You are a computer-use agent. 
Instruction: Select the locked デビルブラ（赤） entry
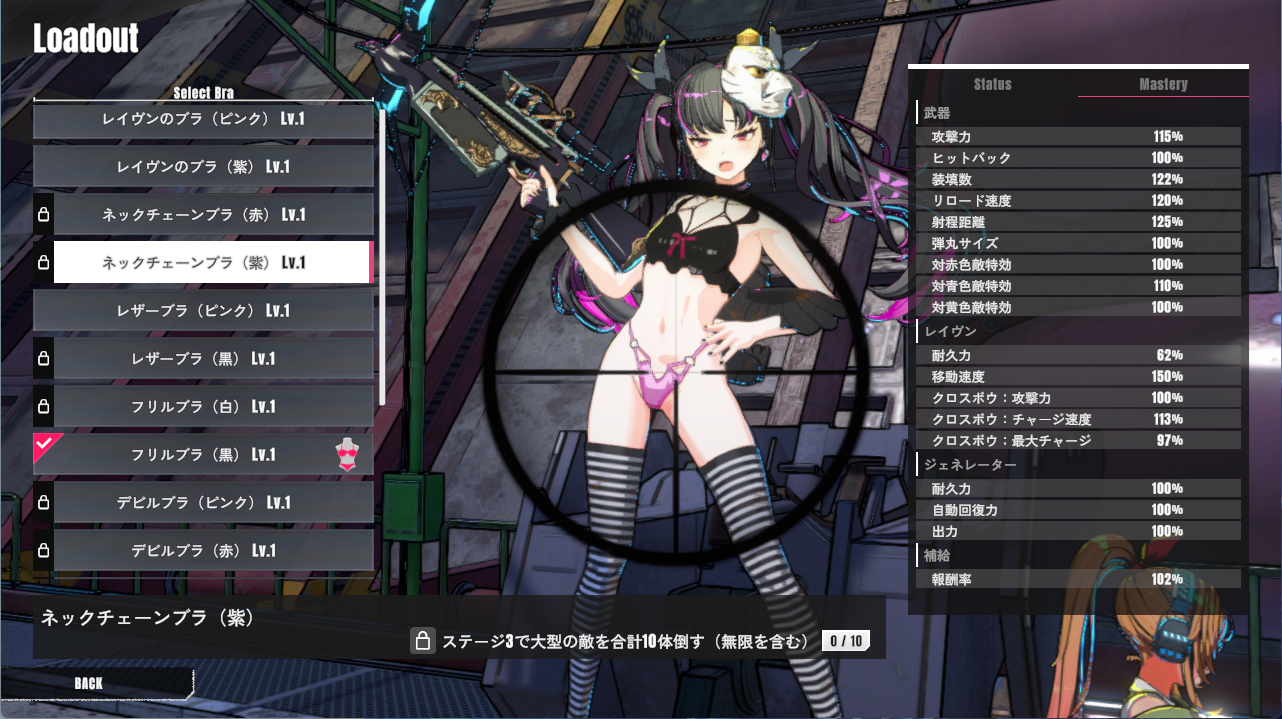213,551
